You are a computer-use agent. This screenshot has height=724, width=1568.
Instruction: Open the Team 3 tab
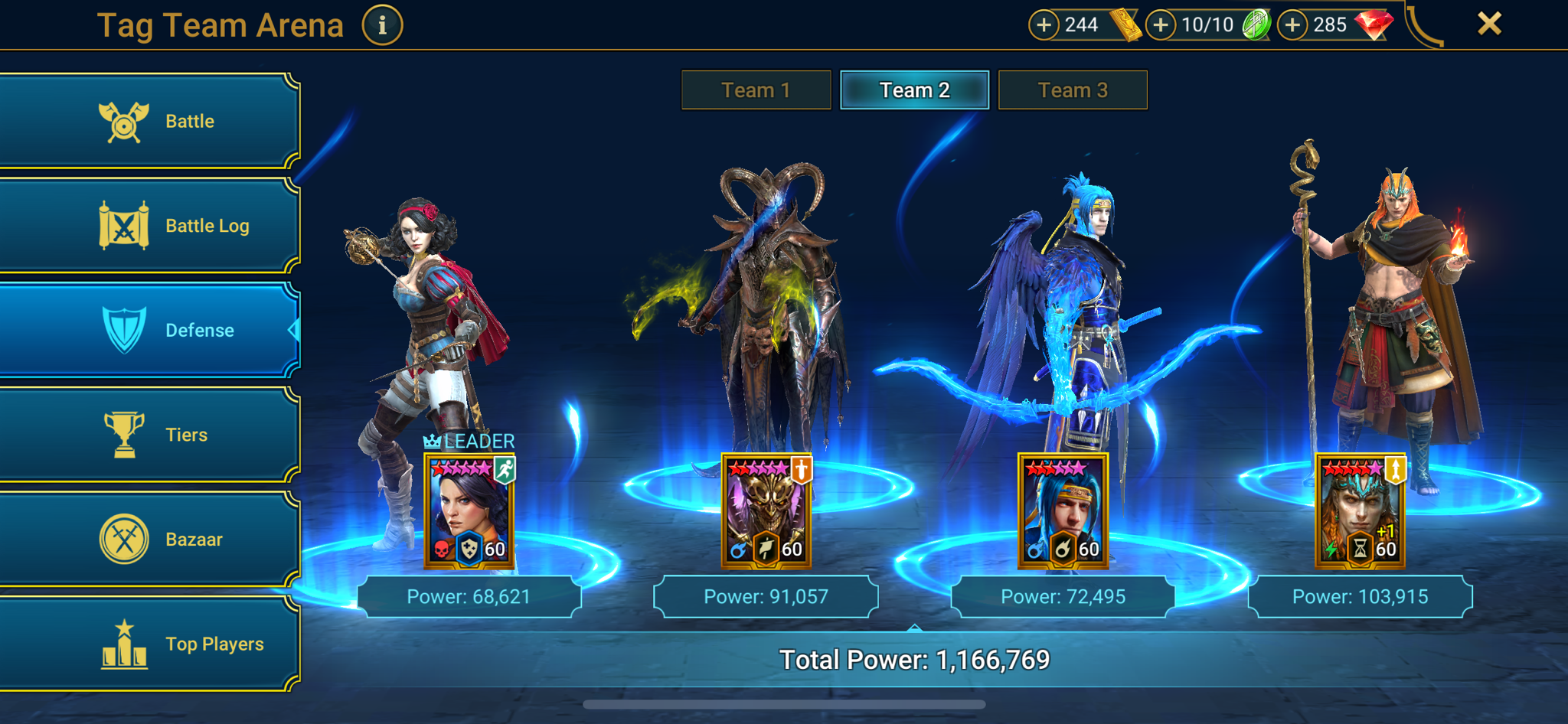coord(1072,90)
